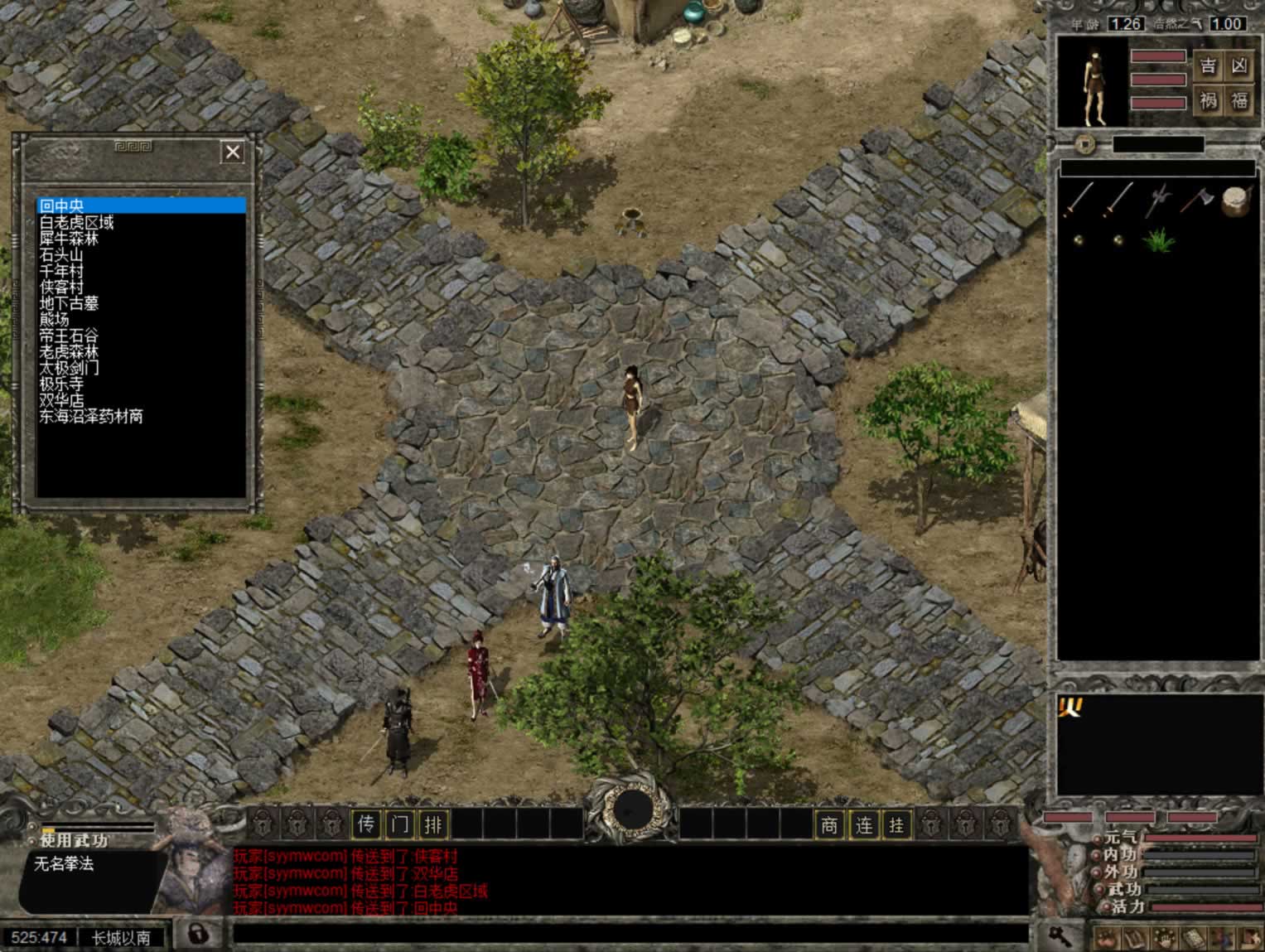Screen dimensions: 1265x952
Task: Select 东海沼泽药材商 entry
Action: (x=91, y=417)
